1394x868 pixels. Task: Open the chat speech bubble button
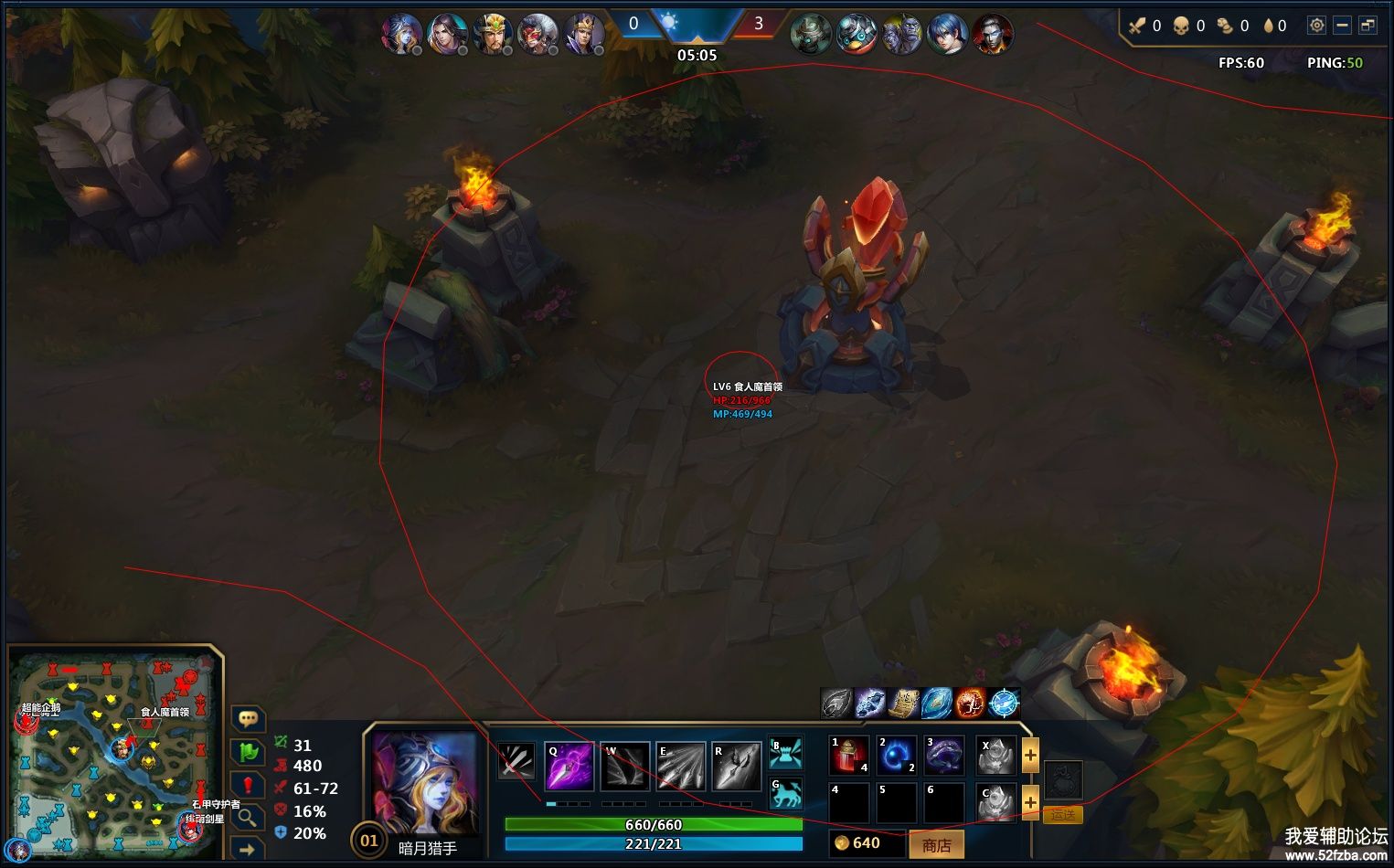(248, 719)
